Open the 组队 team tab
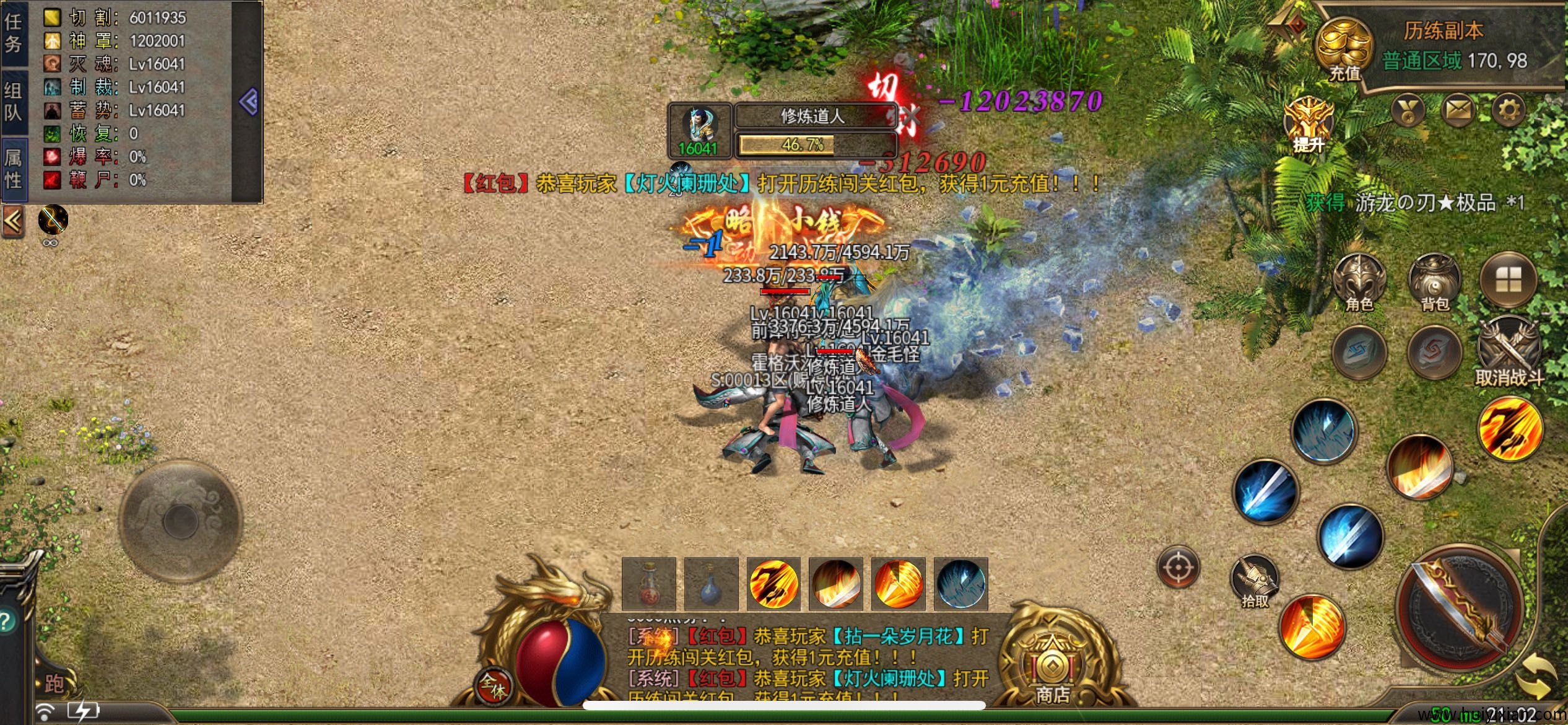The height and width of the screenshot is (725, 1568). (x=14, y=102)
